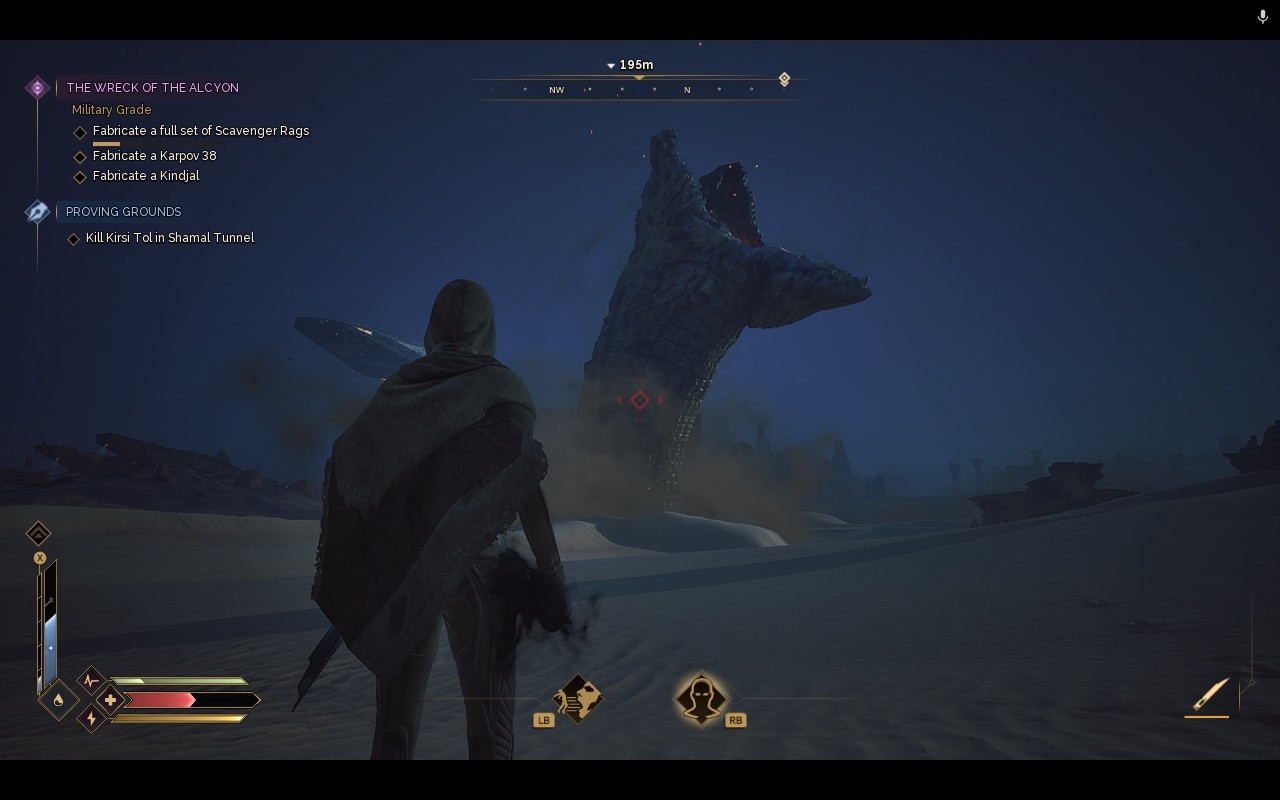This screenshot has width=1280, height=800.
Task: Activate the stair-climbing figure ability icon
Action: click(x=578, y=698)
